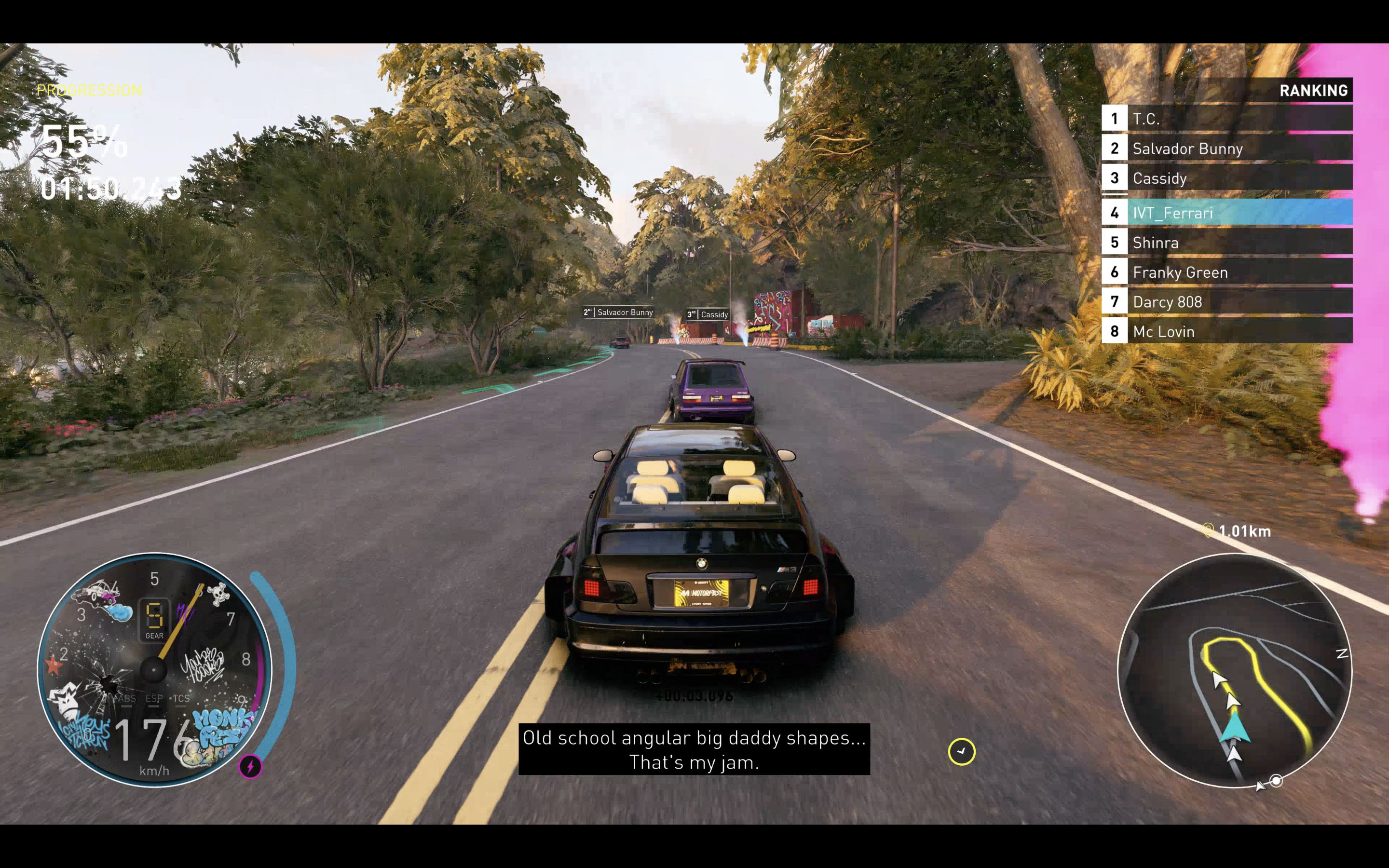Screen dimensions: 1389x868
Task: Choose Mc Lovin's ranking row
Action: (1226, 332)
